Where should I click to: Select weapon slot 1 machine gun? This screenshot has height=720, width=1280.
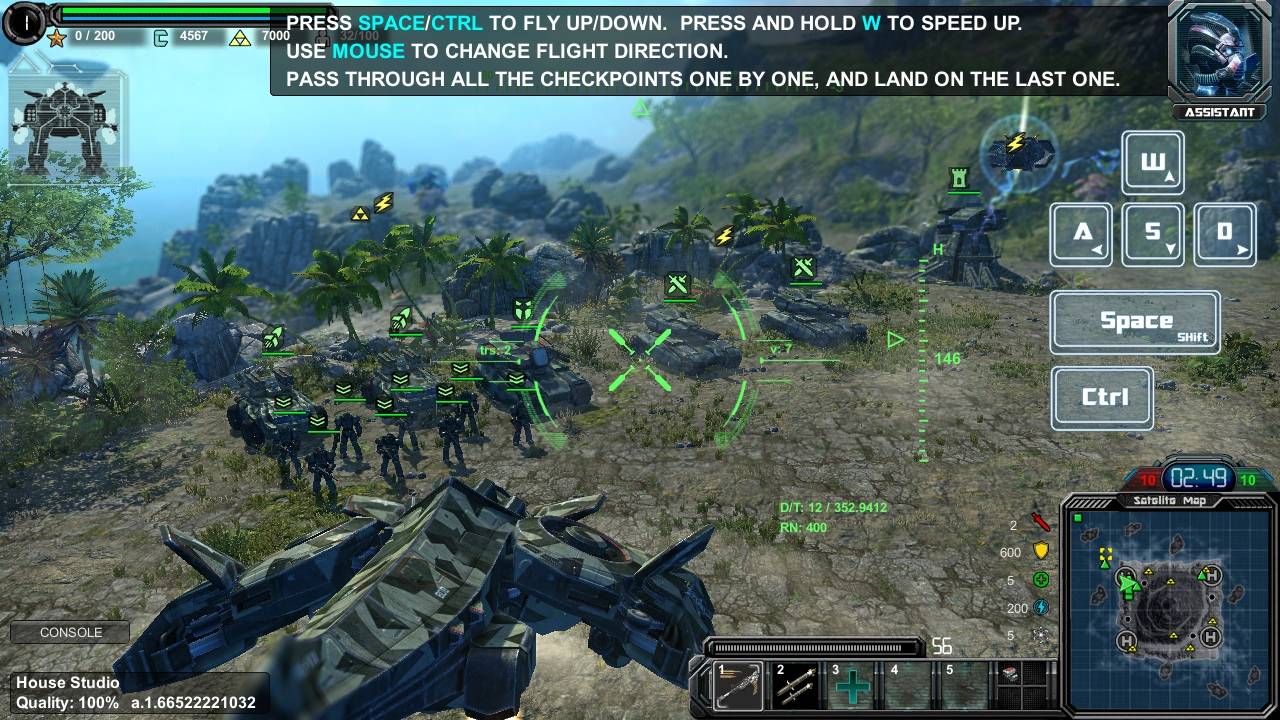pos(740,687)
